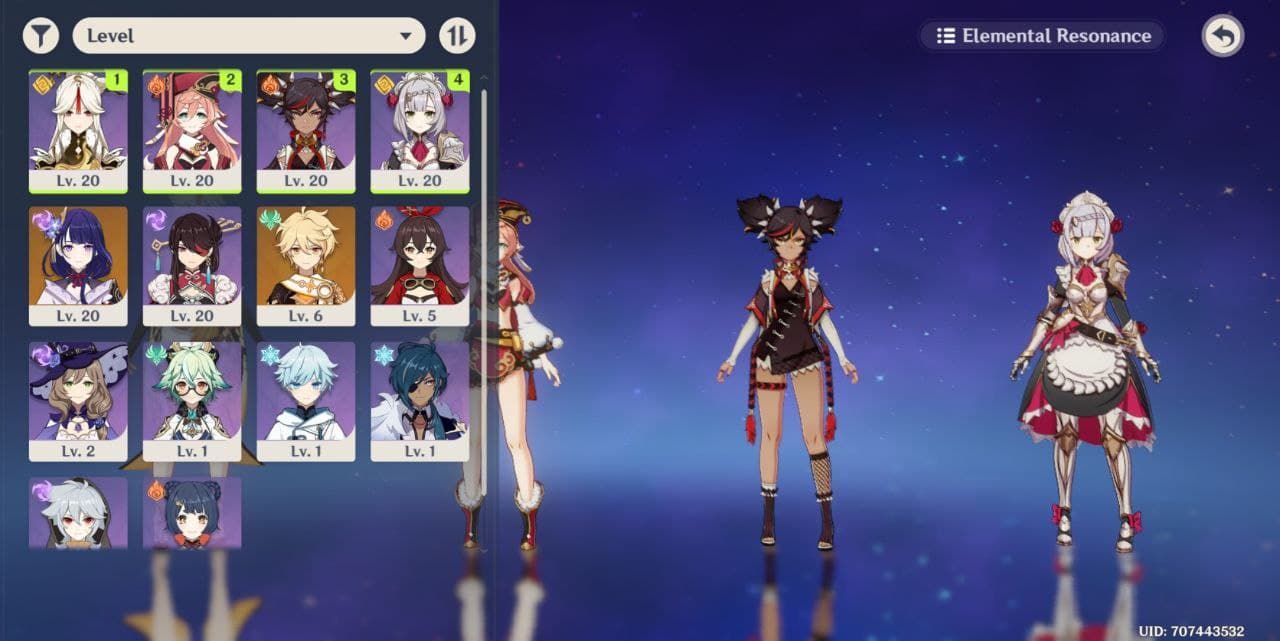The height and width of the screenshot is (641, 1280).
Task: Select Razor in the bottom row
Action: click(x=78, y=512)
